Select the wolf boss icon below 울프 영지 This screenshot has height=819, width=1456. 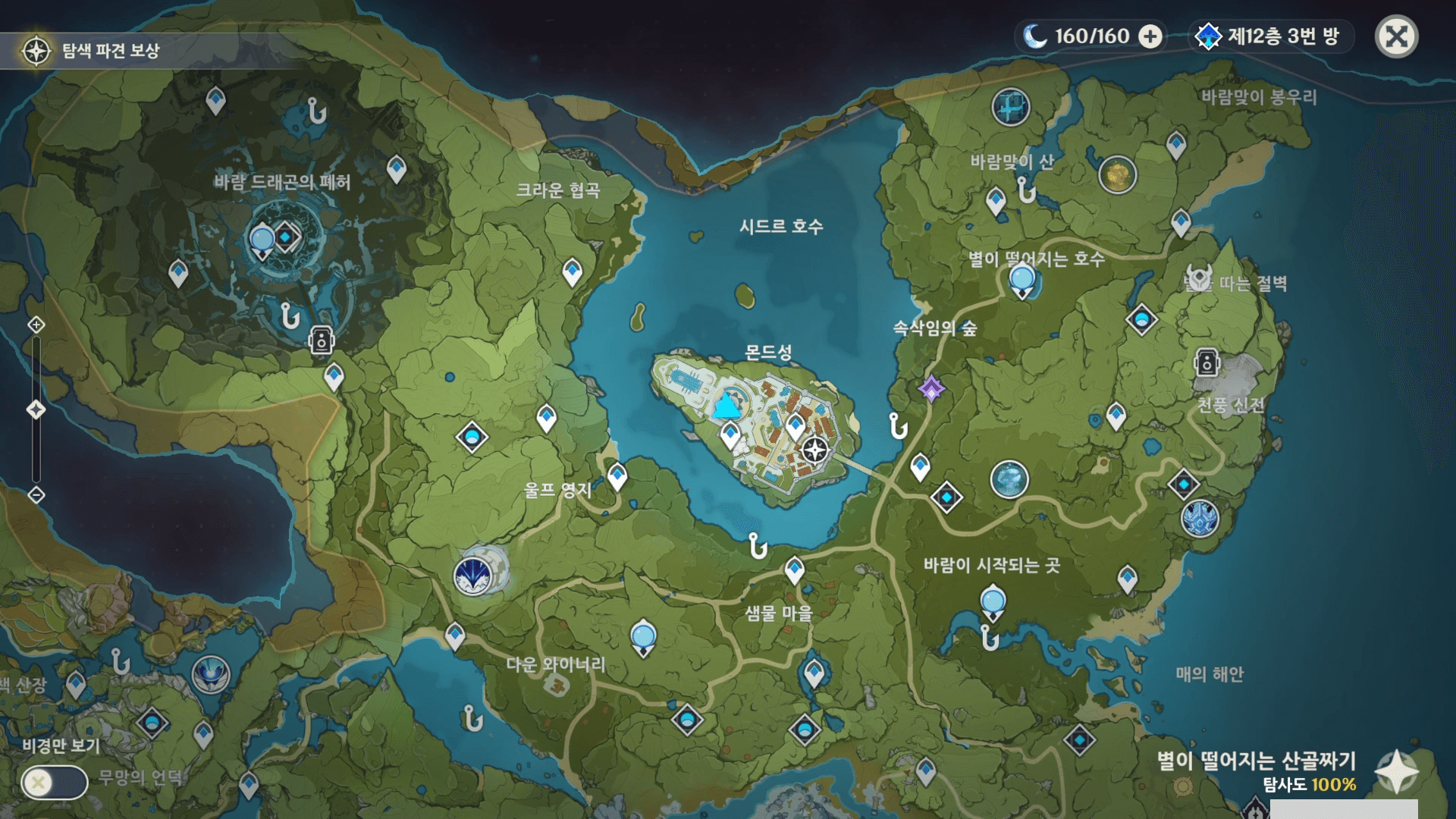coord(473,576)
